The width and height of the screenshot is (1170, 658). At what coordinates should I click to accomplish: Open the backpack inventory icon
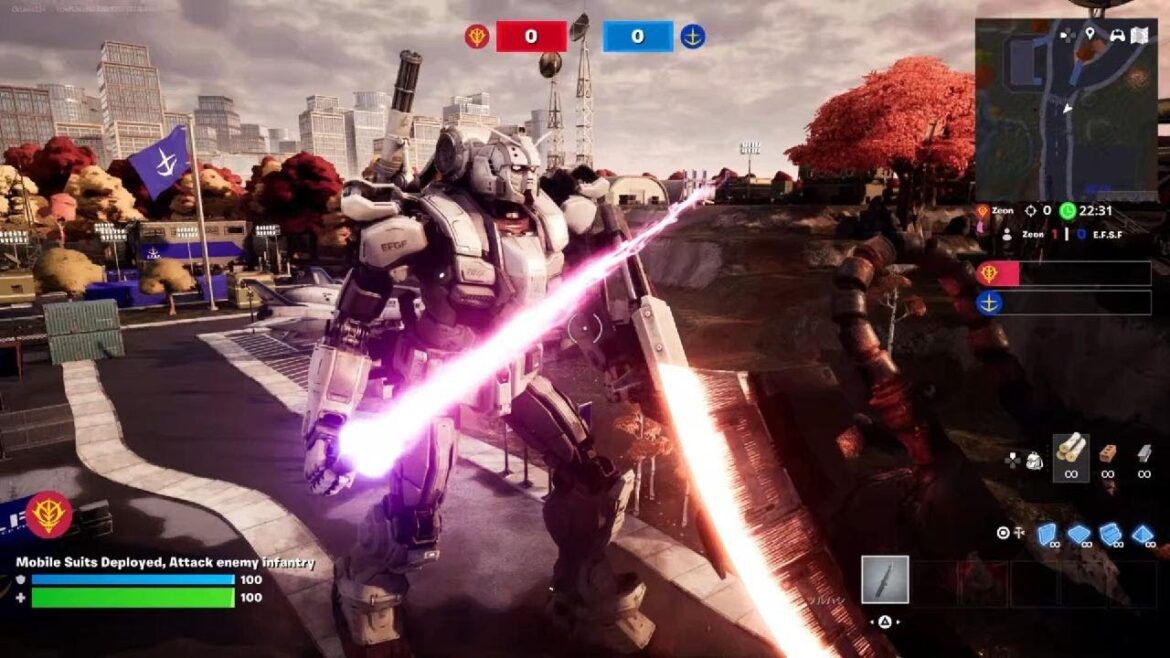point(1035,460)
